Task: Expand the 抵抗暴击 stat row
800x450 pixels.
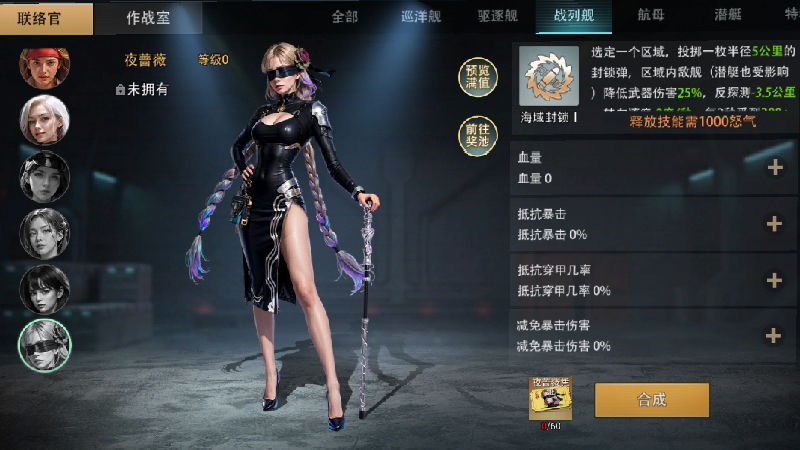Action: 773,224
